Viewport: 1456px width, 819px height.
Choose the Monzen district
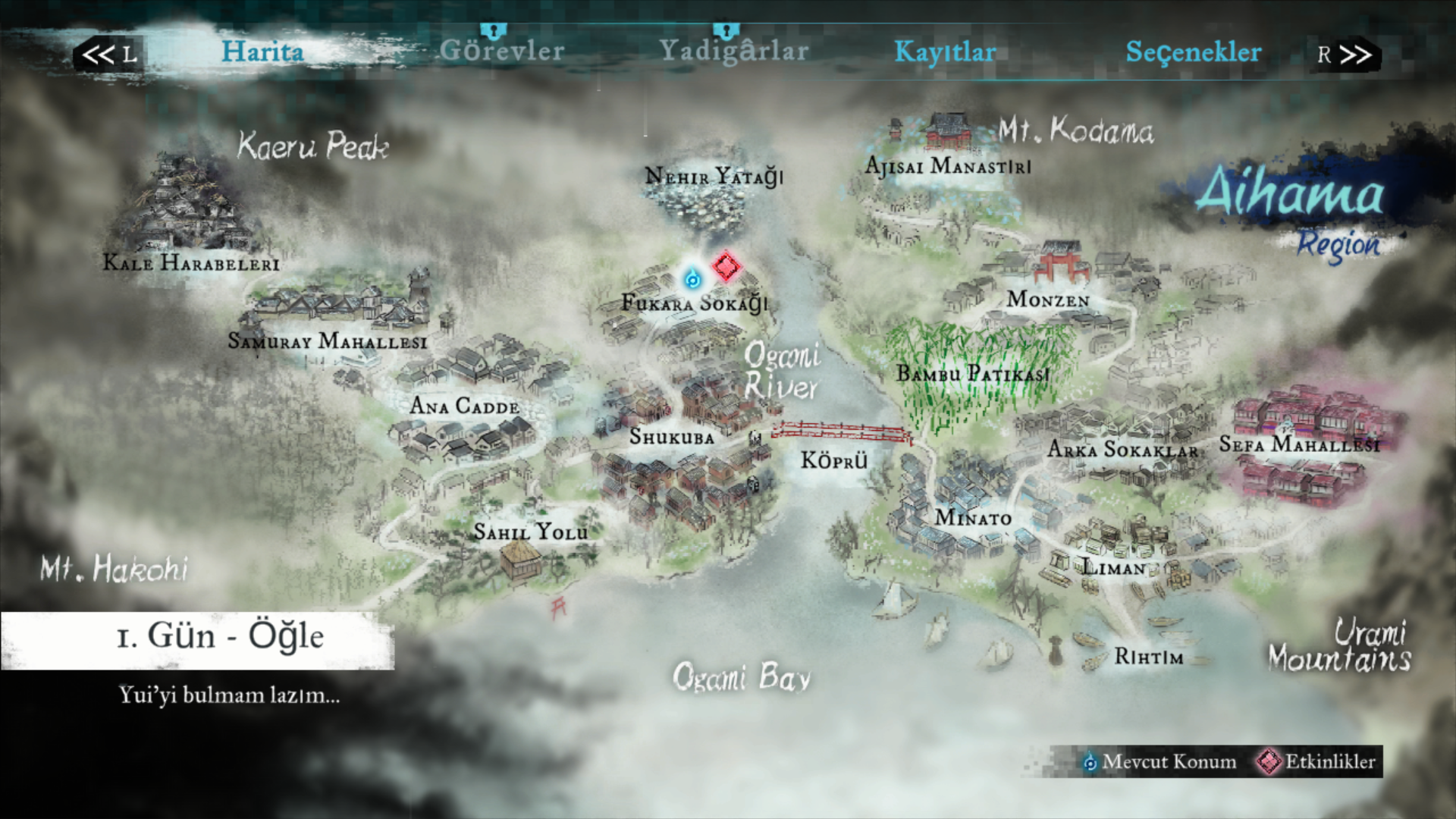coord(1048,300)
